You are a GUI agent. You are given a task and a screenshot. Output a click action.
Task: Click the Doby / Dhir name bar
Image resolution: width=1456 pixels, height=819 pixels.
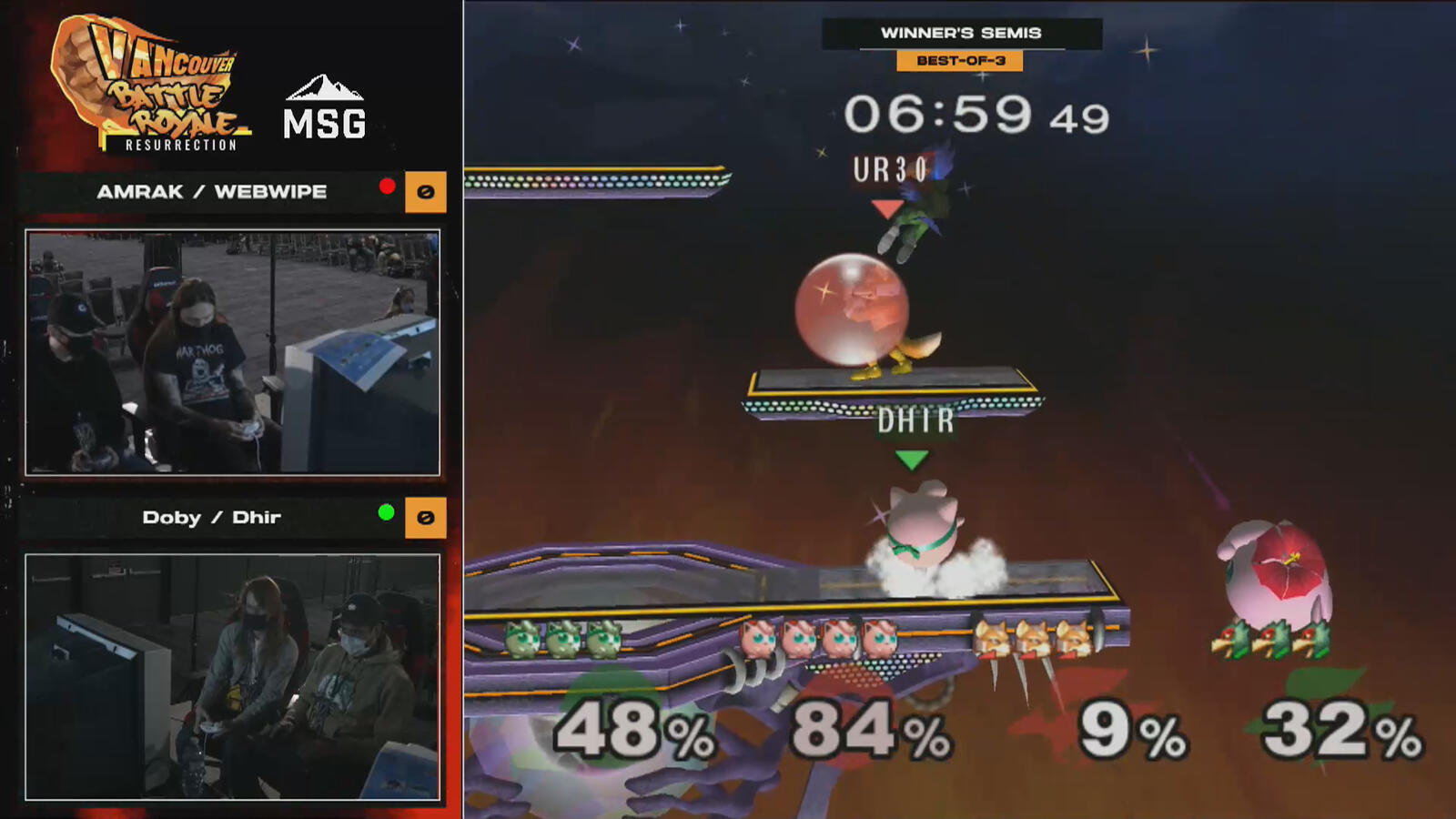(211, 517)
